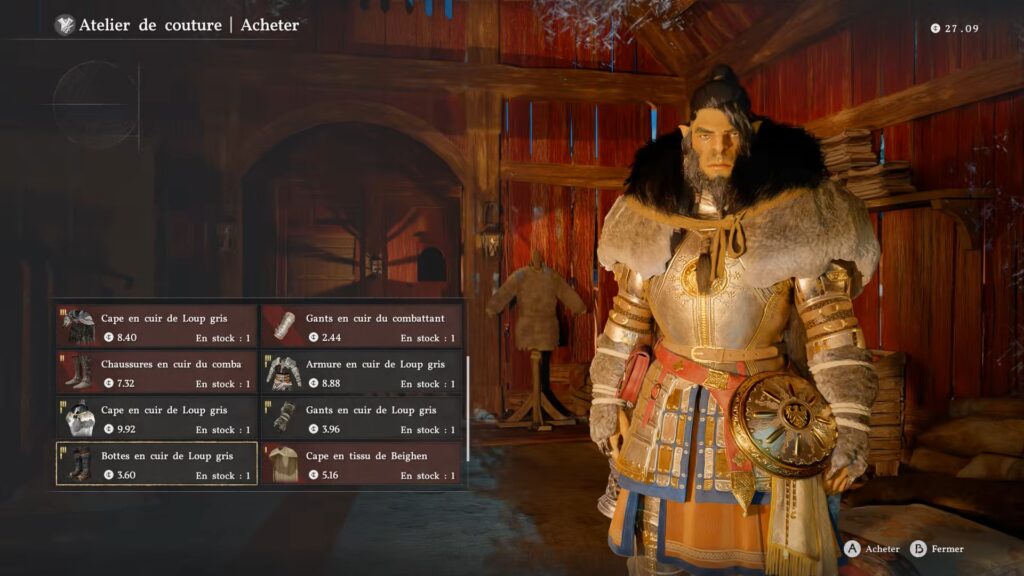Select the Cape en cuir priced 9.92
1024x576 pixels.
coord(157,419)
